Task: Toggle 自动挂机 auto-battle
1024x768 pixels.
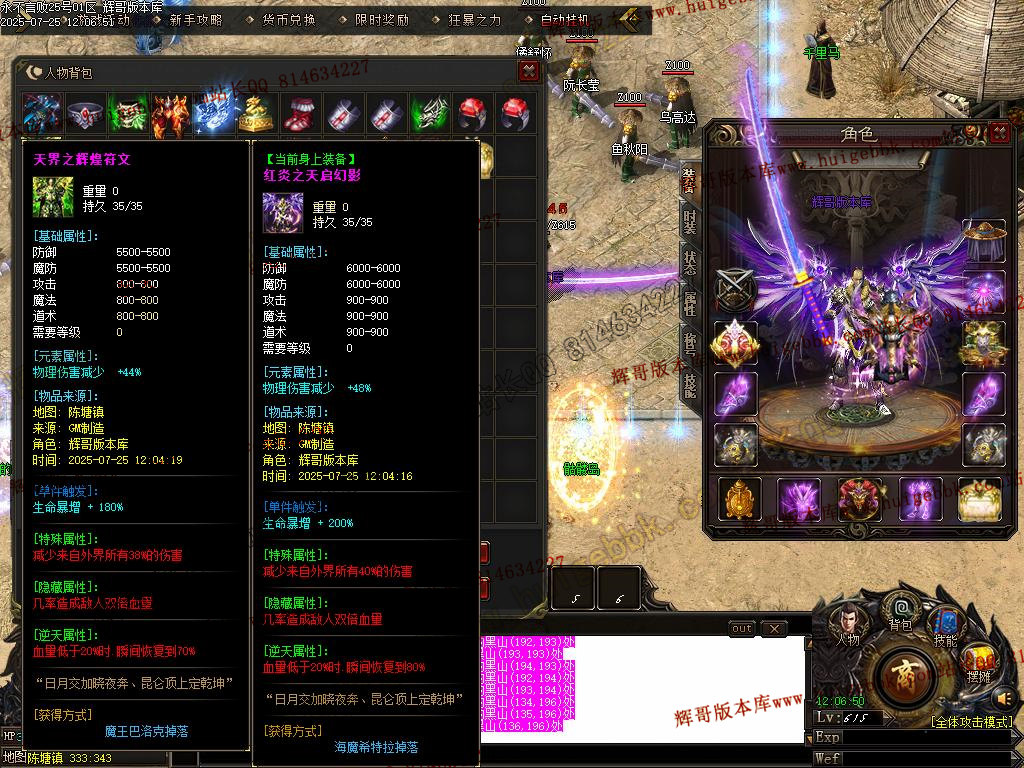Action: pos(564,19)
